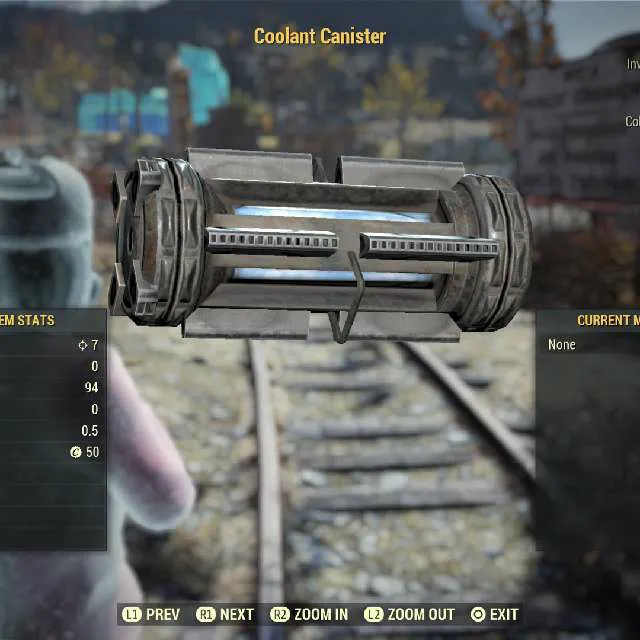Viewport: 640px width, 640px height.
Task: Show the previous item with PREV
Action: click(151, 614)
